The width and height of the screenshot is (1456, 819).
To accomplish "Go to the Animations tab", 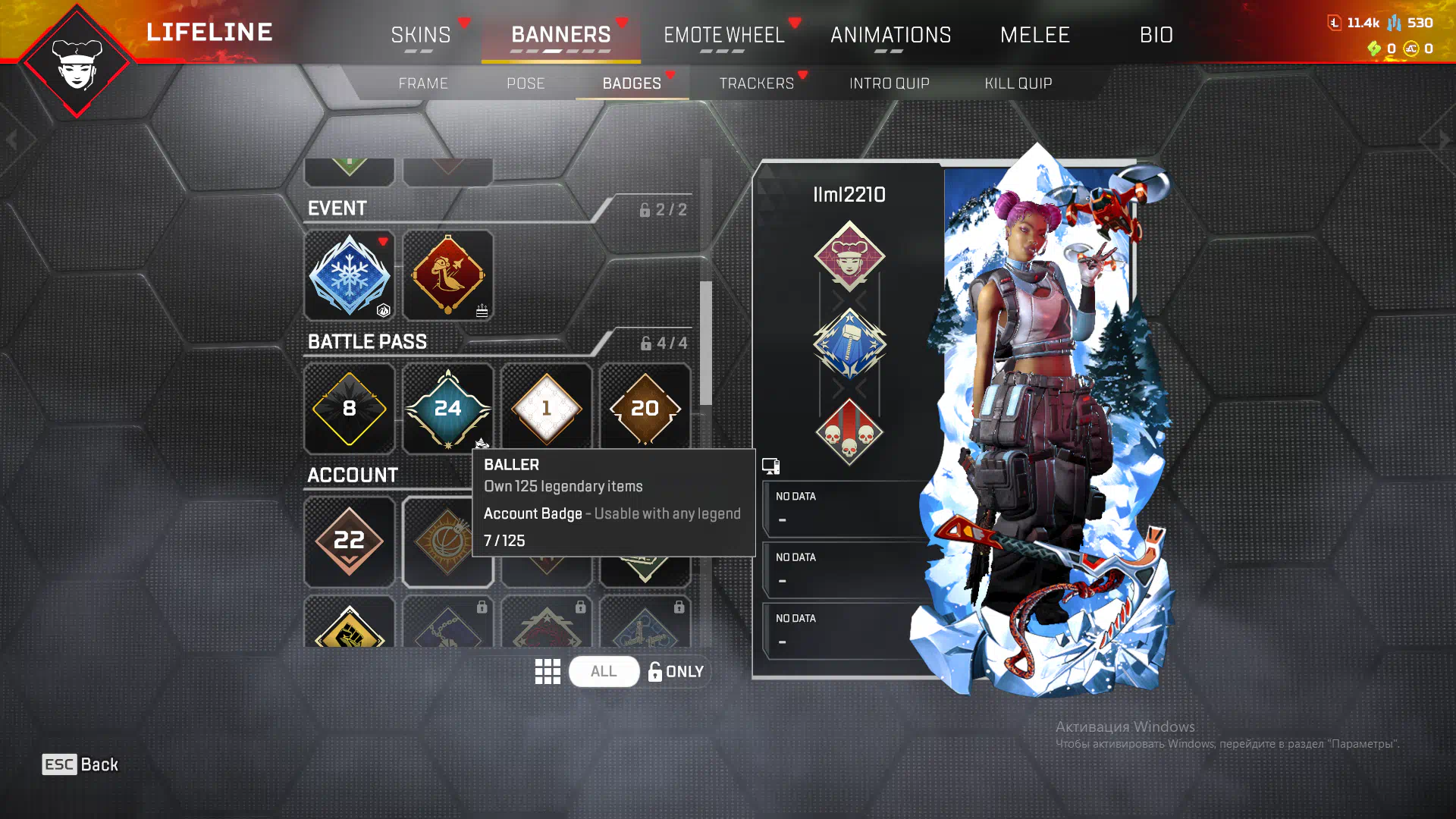I will point(890,35).
